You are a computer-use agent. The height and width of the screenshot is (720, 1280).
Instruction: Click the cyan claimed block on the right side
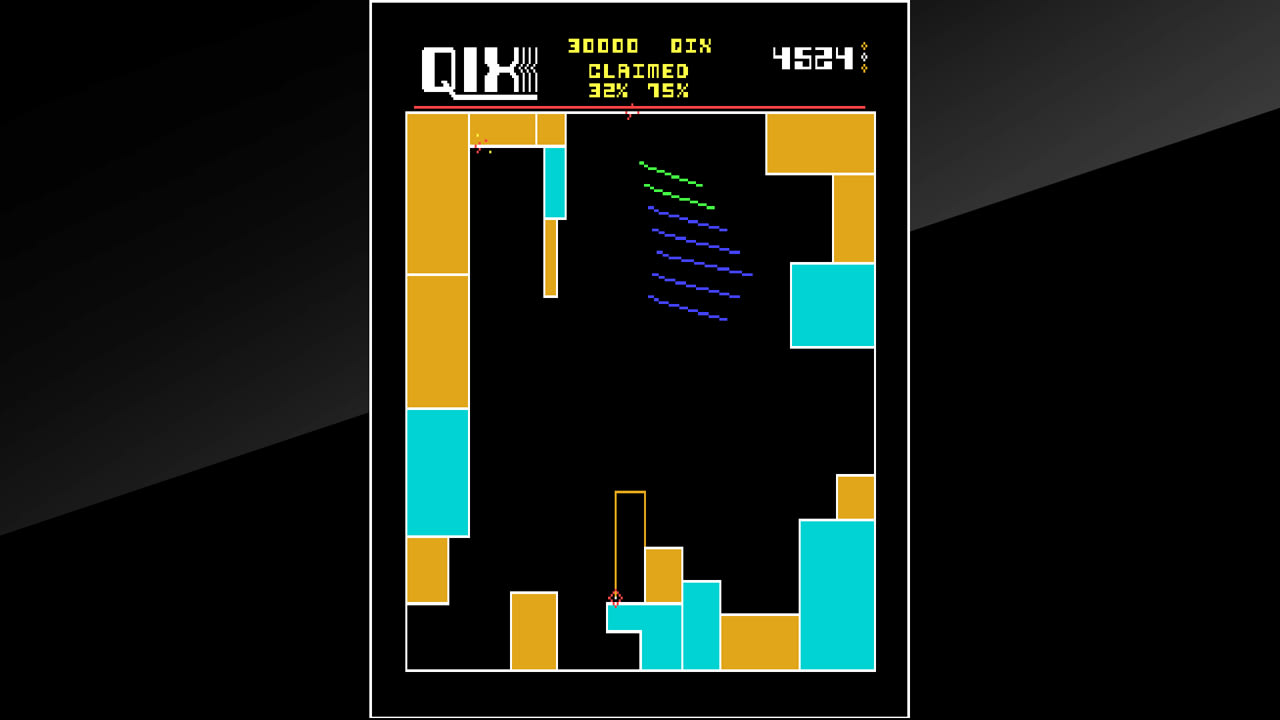click(x=833, y=305)
